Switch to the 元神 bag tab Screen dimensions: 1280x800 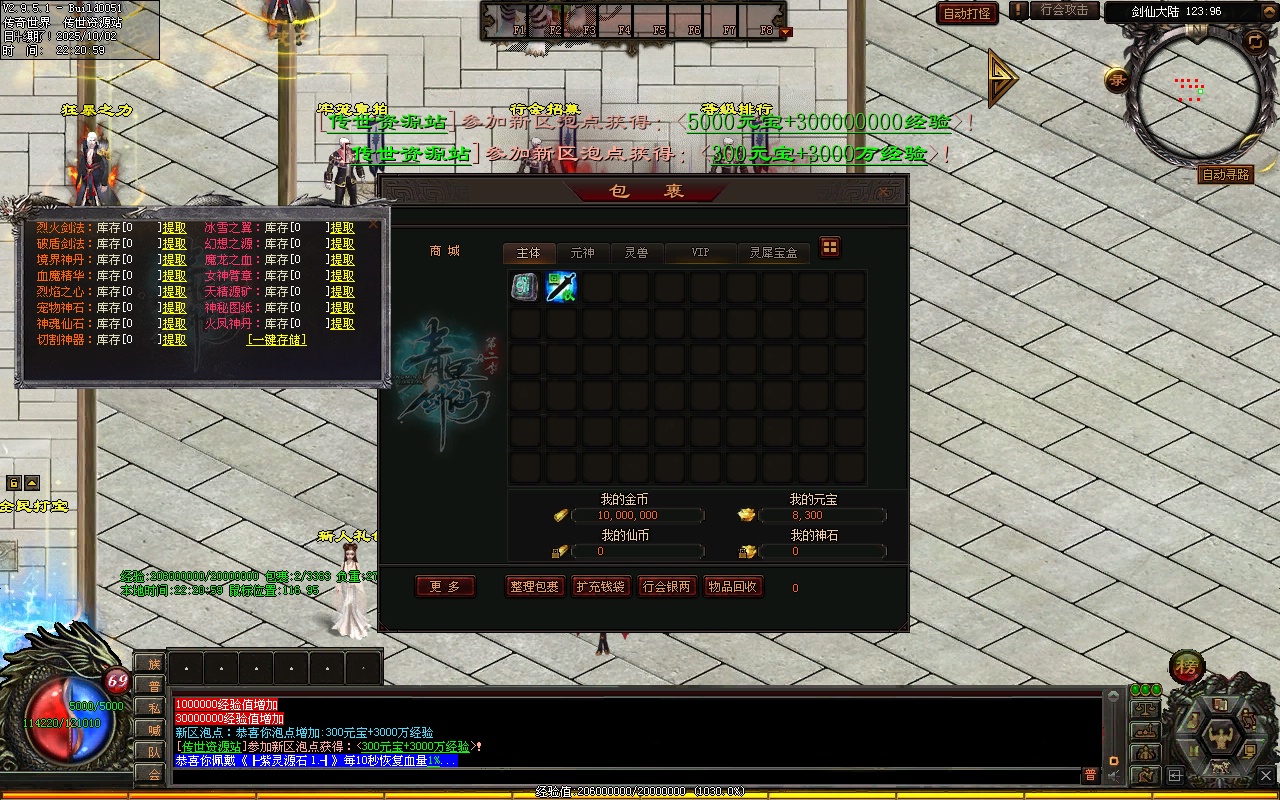click(x=582, y=253)
